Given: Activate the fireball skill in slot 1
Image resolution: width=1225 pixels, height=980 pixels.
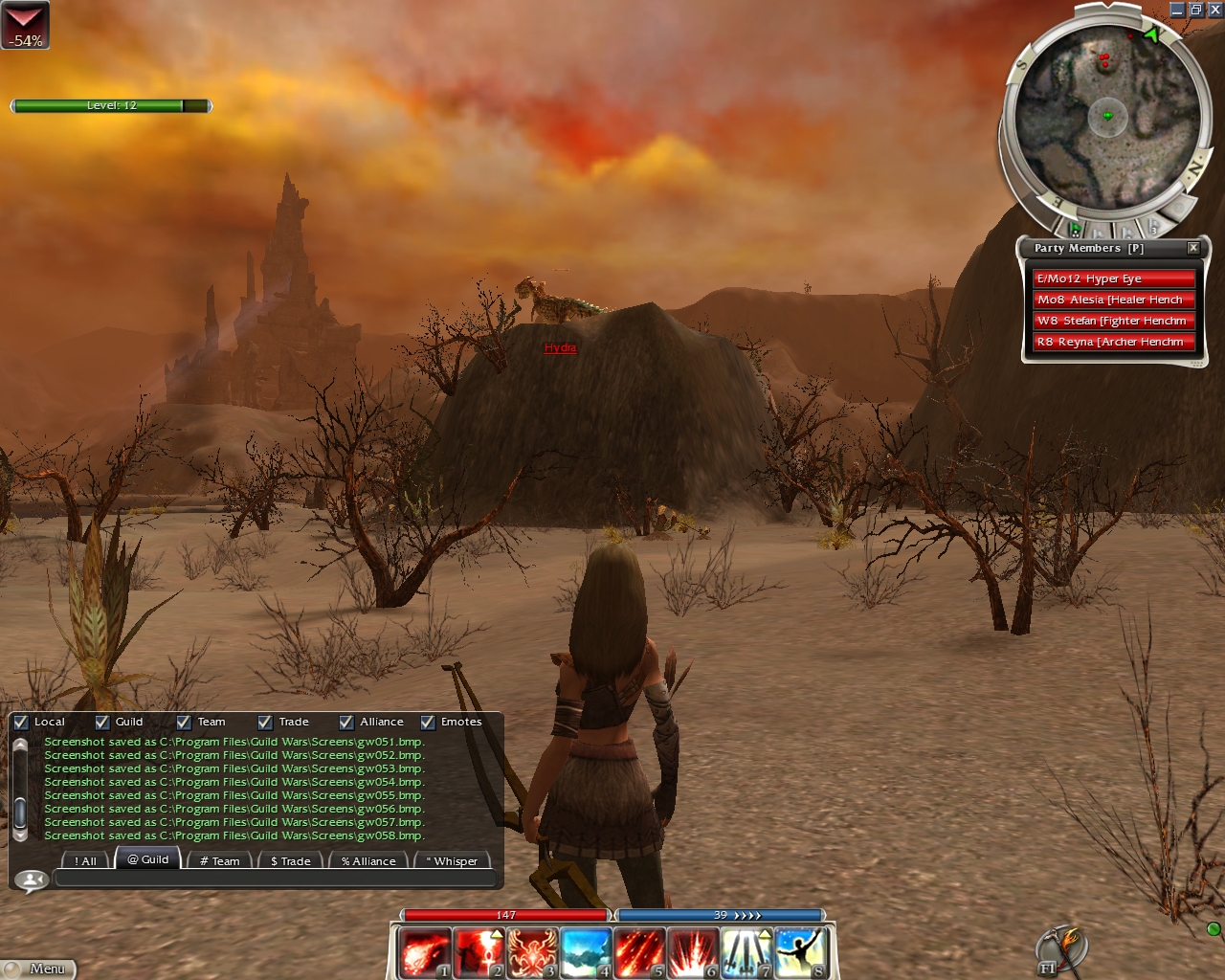Looking at the screenshot, I should (x=423, y=953).
